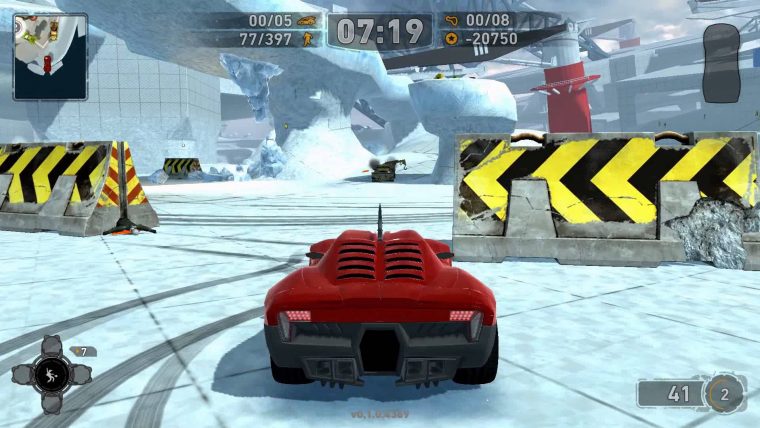Click the gear indicator cog
Image resolution: width=760 pixels, height=428 pixels.
click(724, 393)
